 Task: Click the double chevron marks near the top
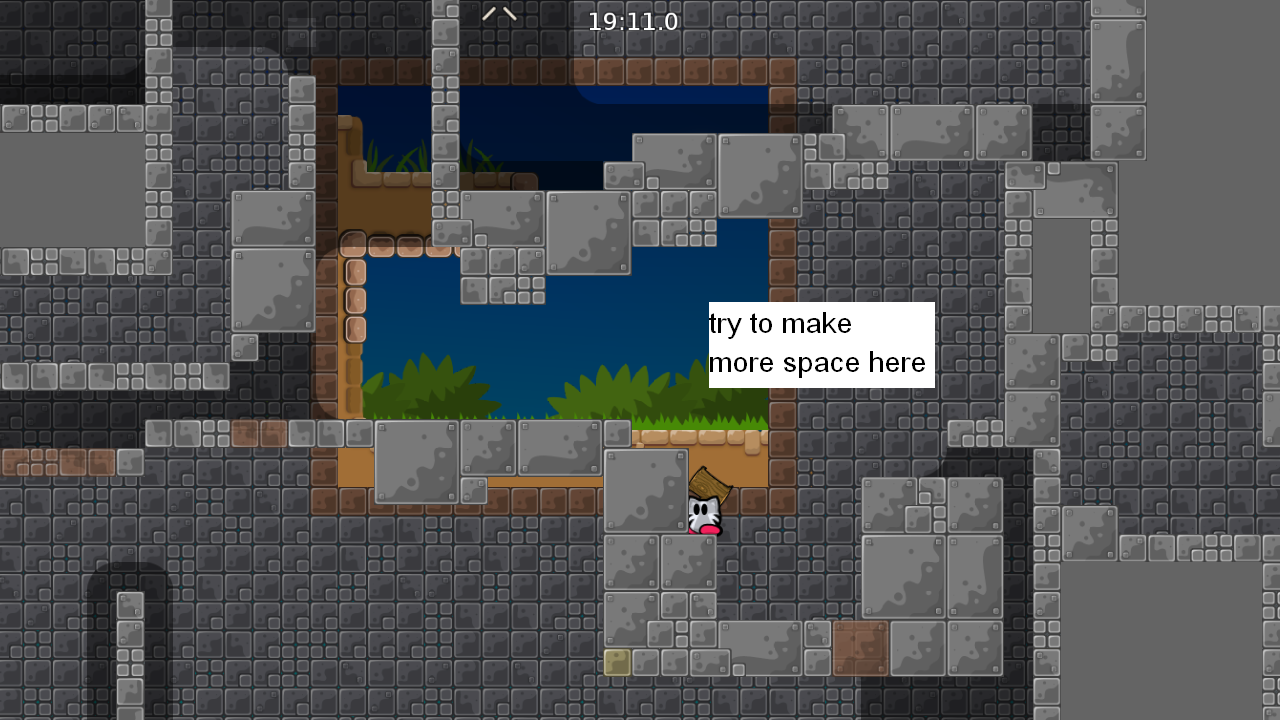pyautogui.click(x=499, y=14)
